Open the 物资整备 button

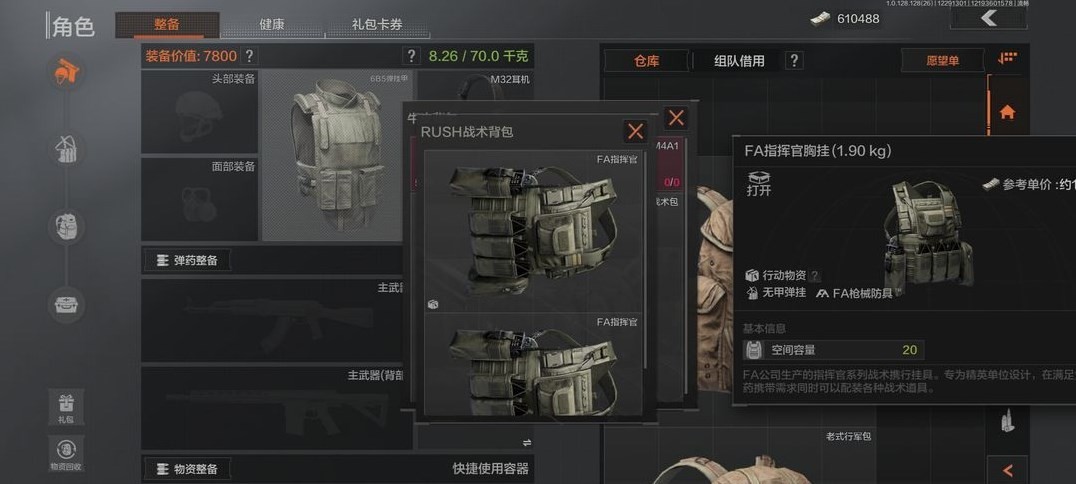coord(188,468)
